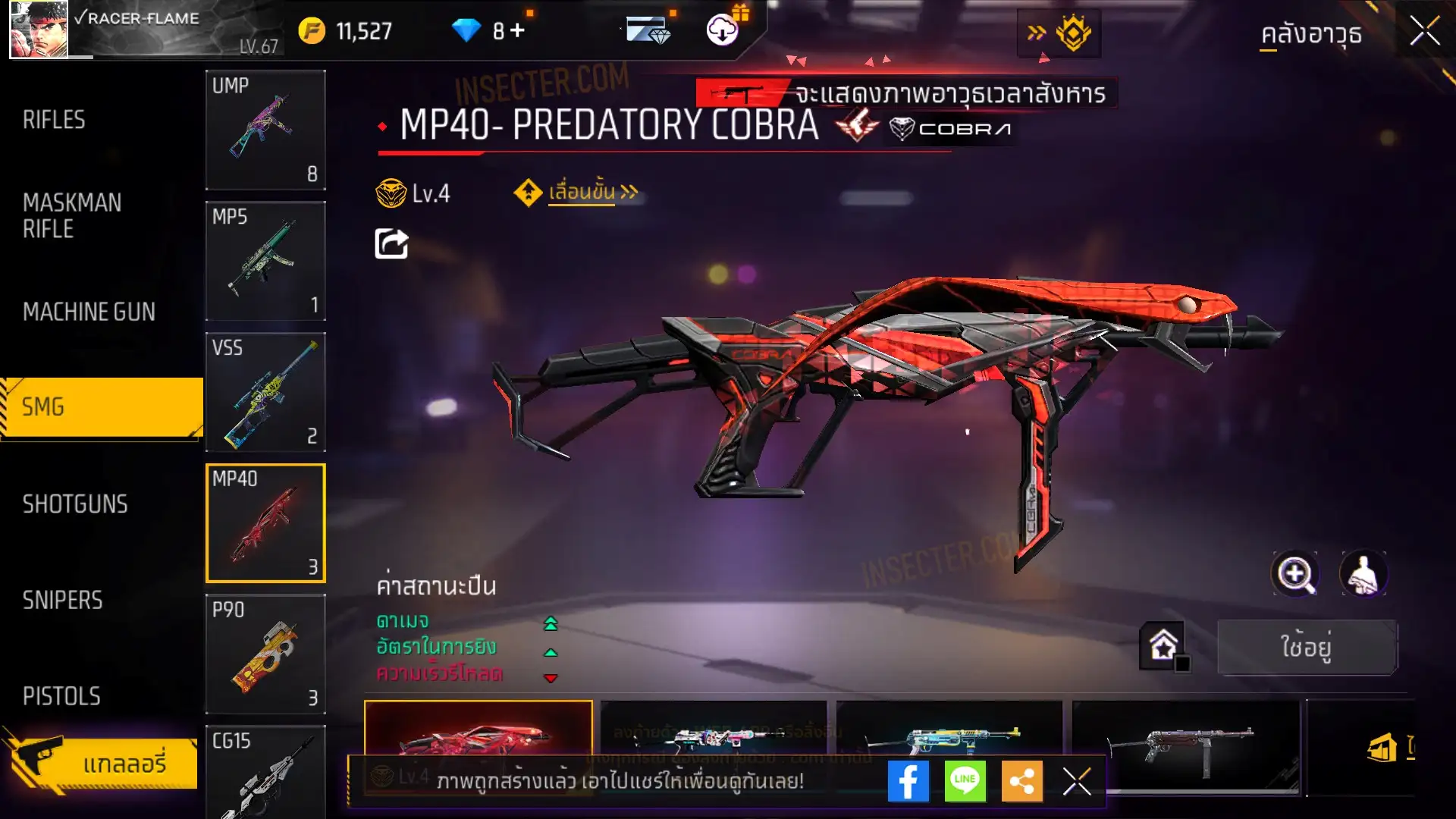Share the image to Facebook

(908, 781)
